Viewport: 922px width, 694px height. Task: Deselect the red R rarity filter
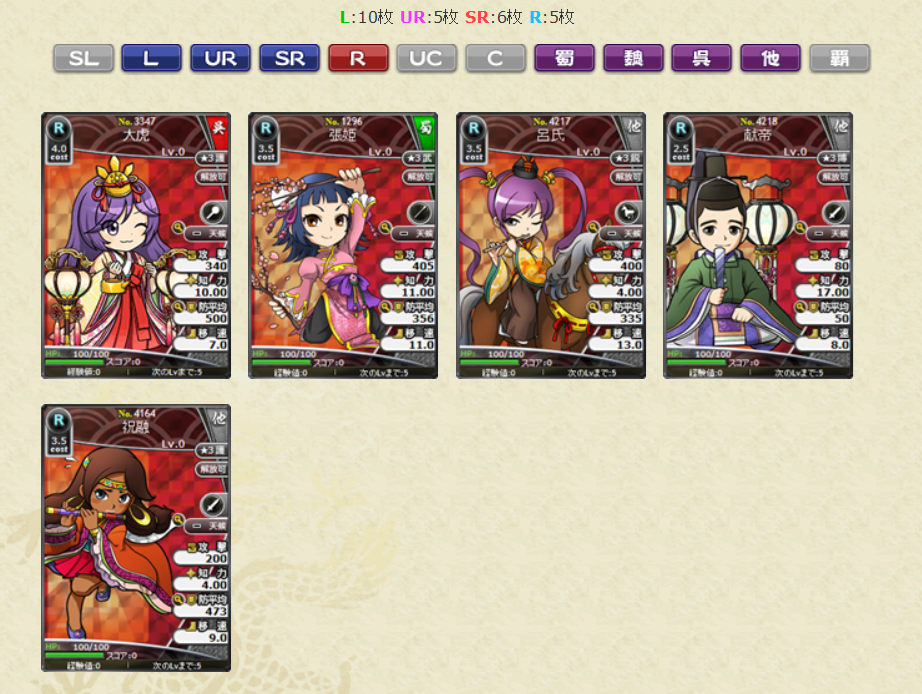(358, 59)
